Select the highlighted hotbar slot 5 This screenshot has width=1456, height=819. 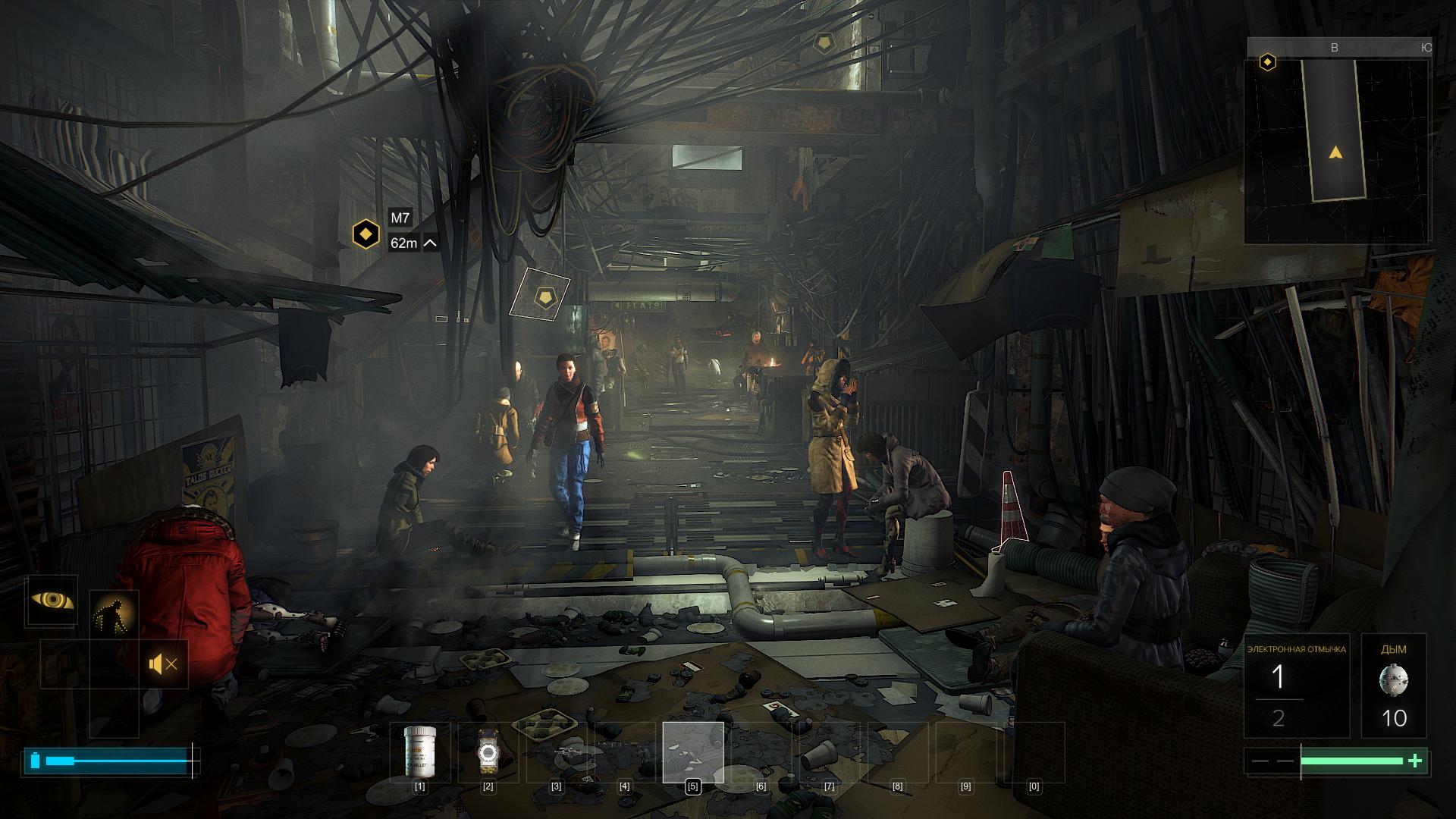[x=692, y=752]
